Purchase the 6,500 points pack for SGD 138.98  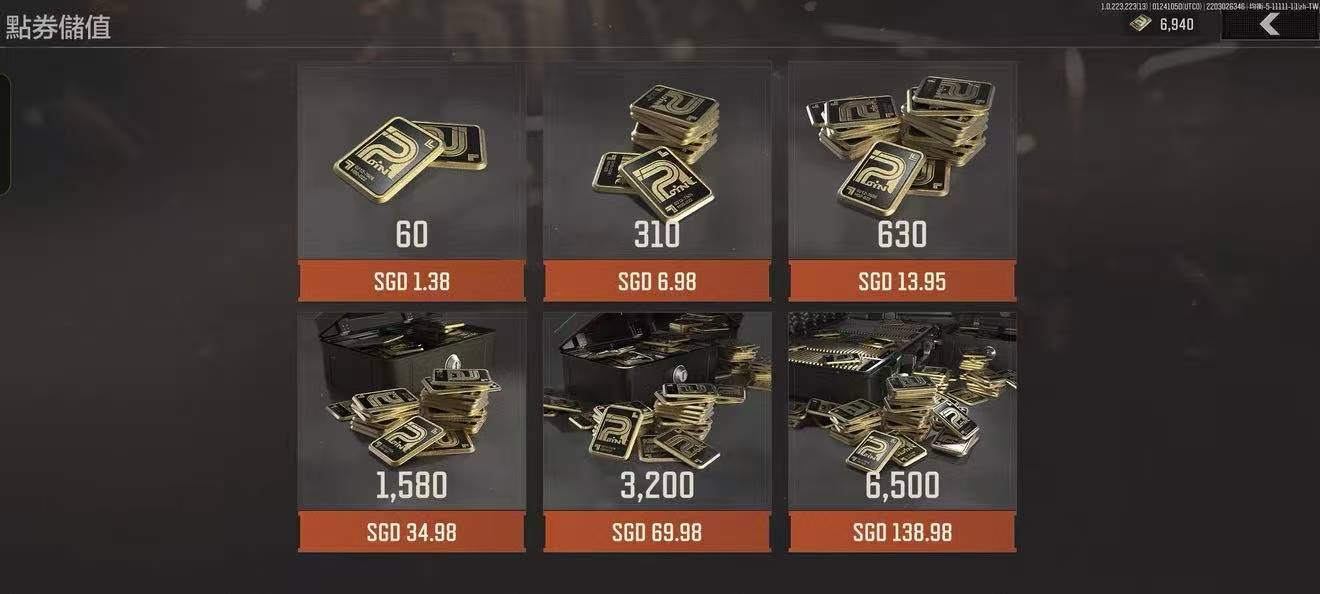coord(901,532)
